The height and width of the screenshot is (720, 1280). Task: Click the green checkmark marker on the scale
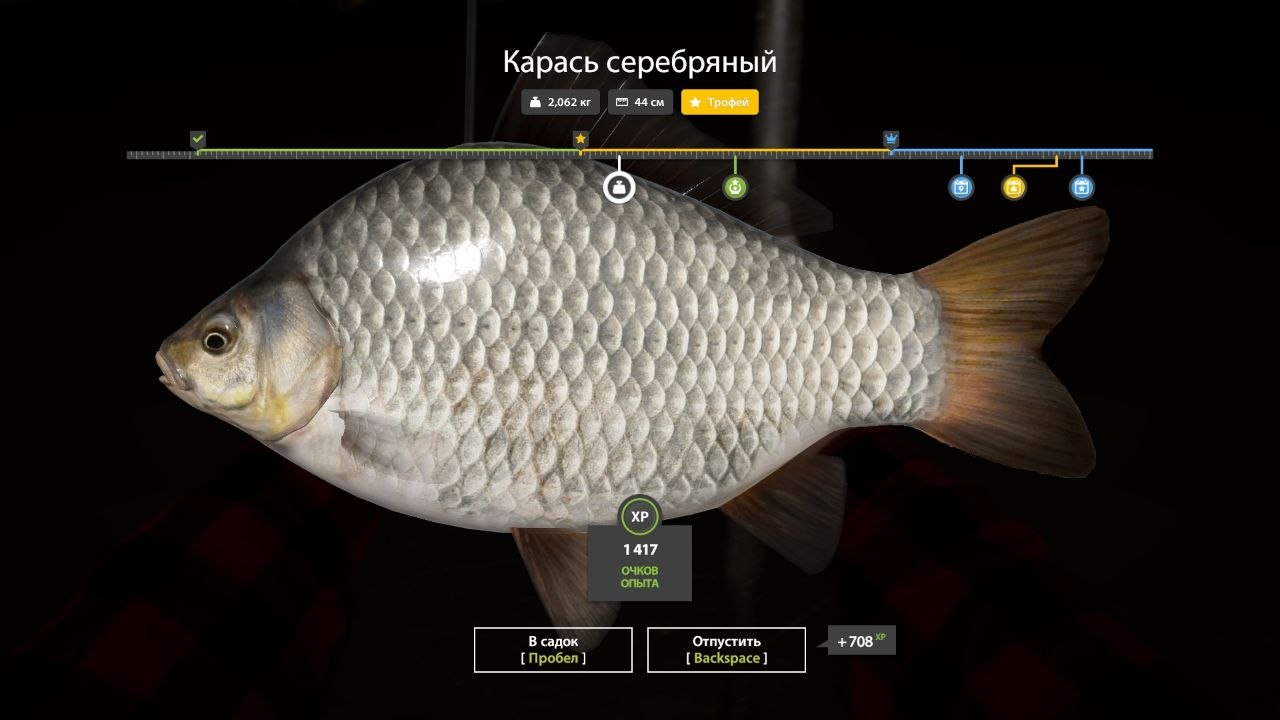coord(196,137)
